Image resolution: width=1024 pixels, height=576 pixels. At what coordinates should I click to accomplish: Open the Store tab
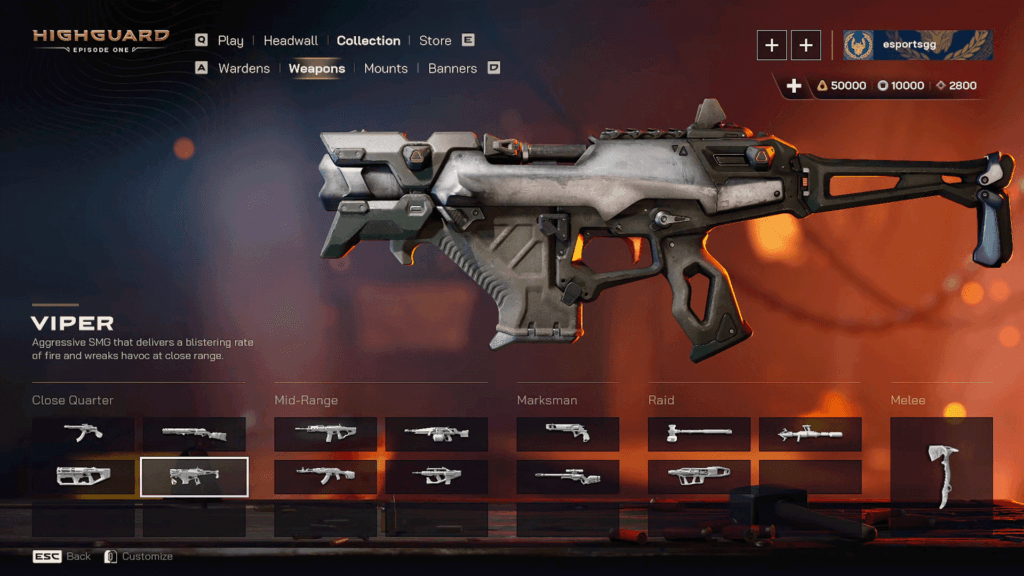click(x=435, y=41)
